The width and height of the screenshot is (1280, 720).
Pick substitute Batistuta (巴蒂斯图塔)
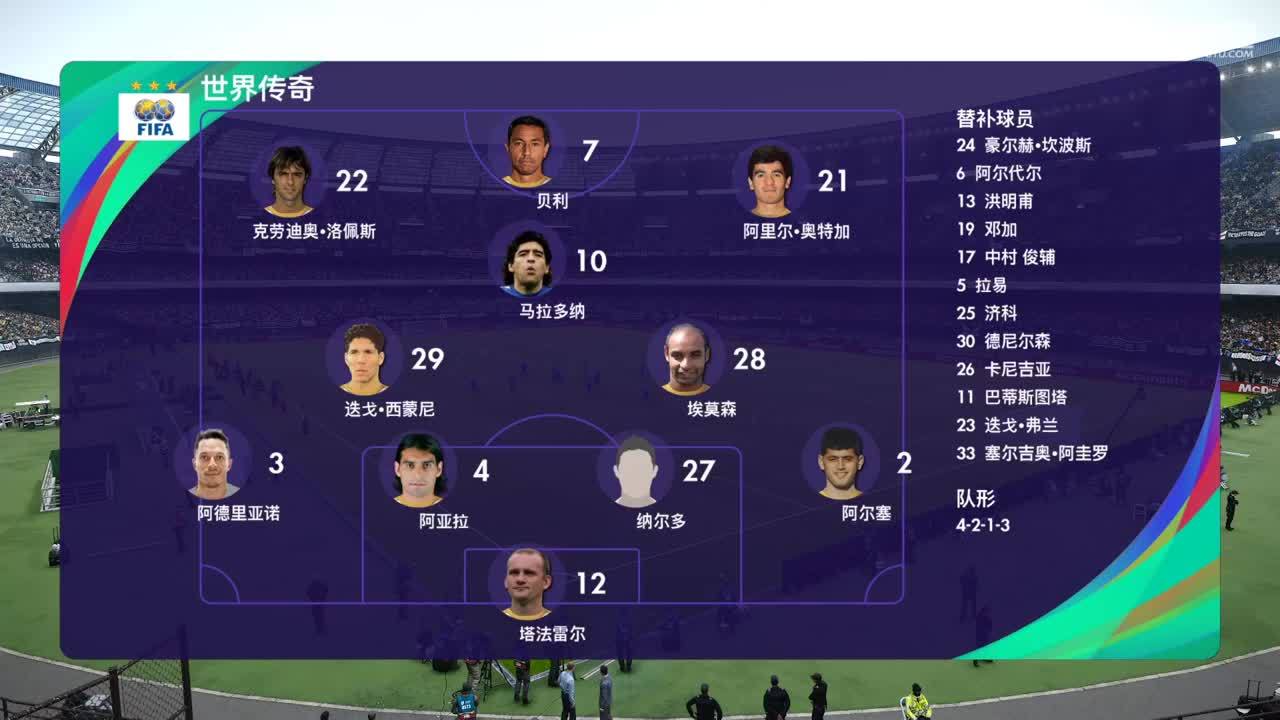1025,397
